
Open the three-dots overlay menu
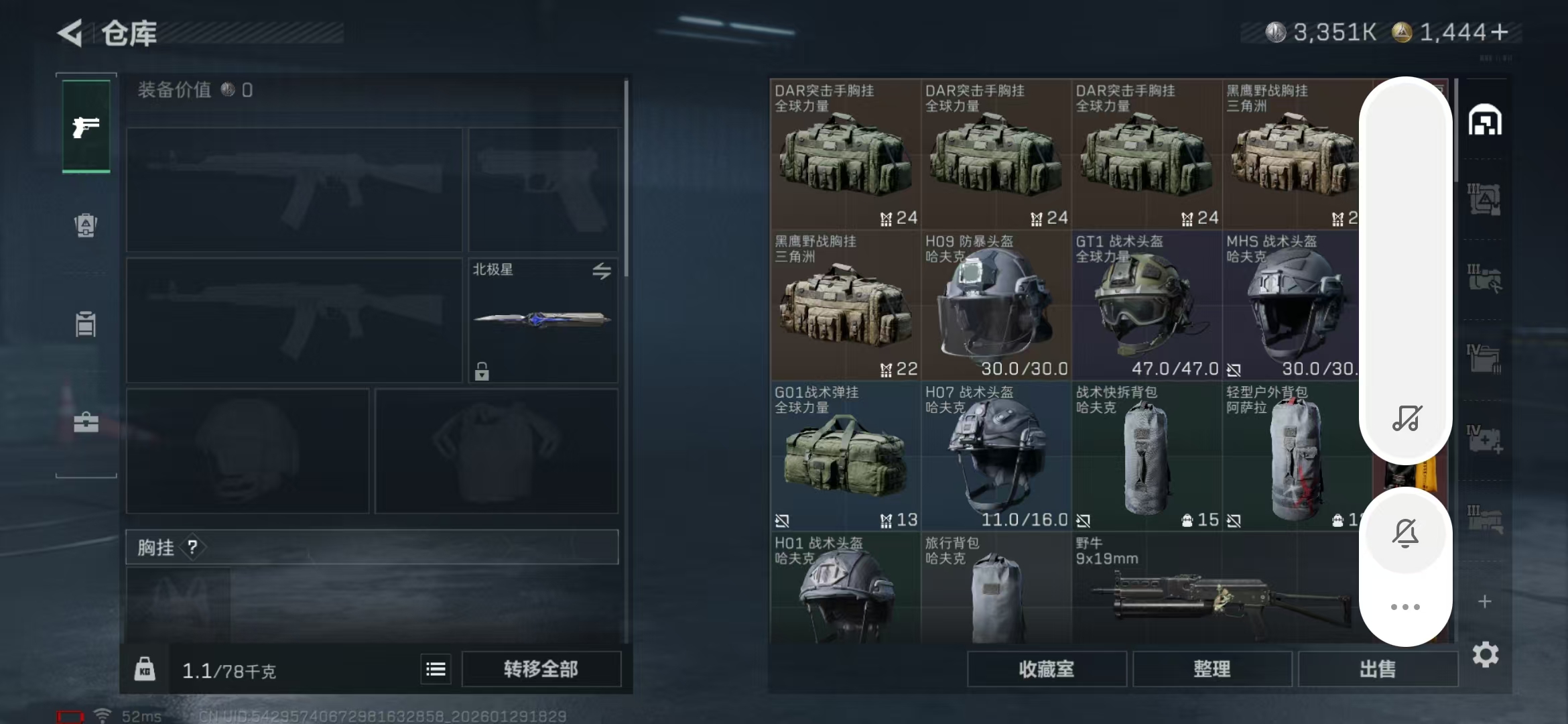pos(1405,607)
